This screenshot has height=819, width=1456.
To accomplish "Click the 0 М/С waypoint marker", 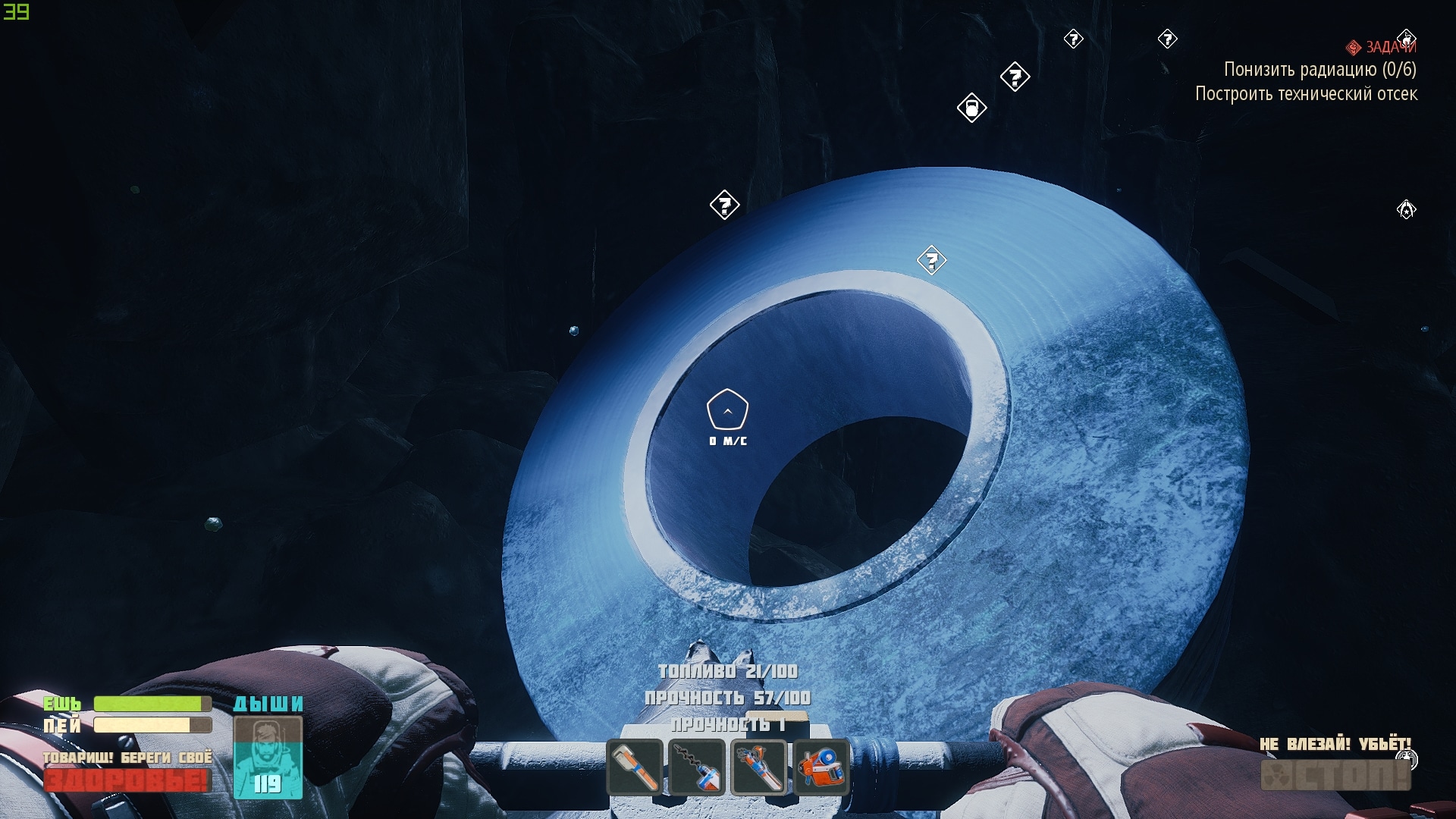I will tap(726, 409).
